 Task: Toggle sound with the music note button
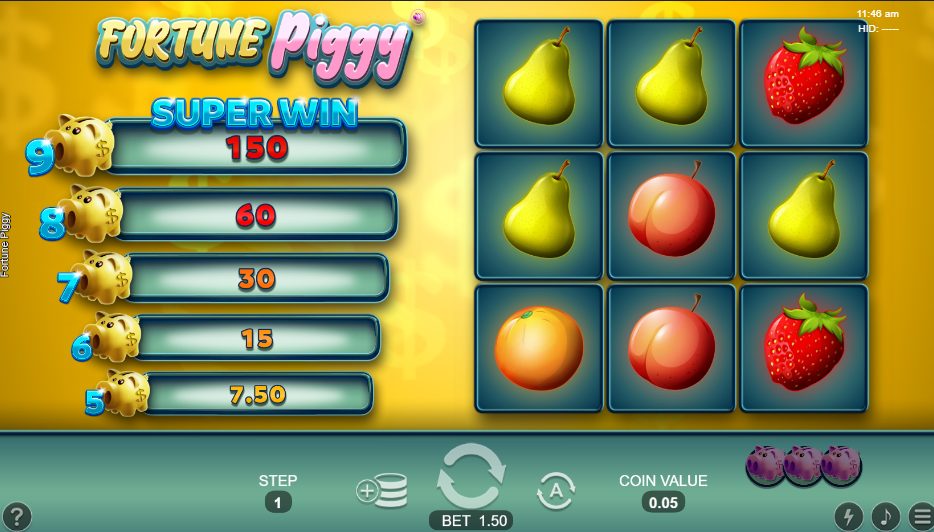coord(885,516)
